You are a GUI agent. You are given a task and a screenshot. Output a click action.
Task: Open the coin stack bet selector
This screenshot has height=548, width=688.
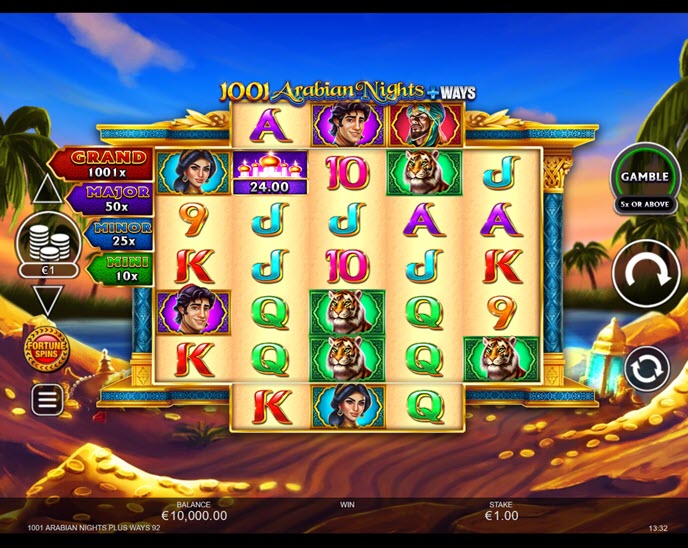[48, 244]
